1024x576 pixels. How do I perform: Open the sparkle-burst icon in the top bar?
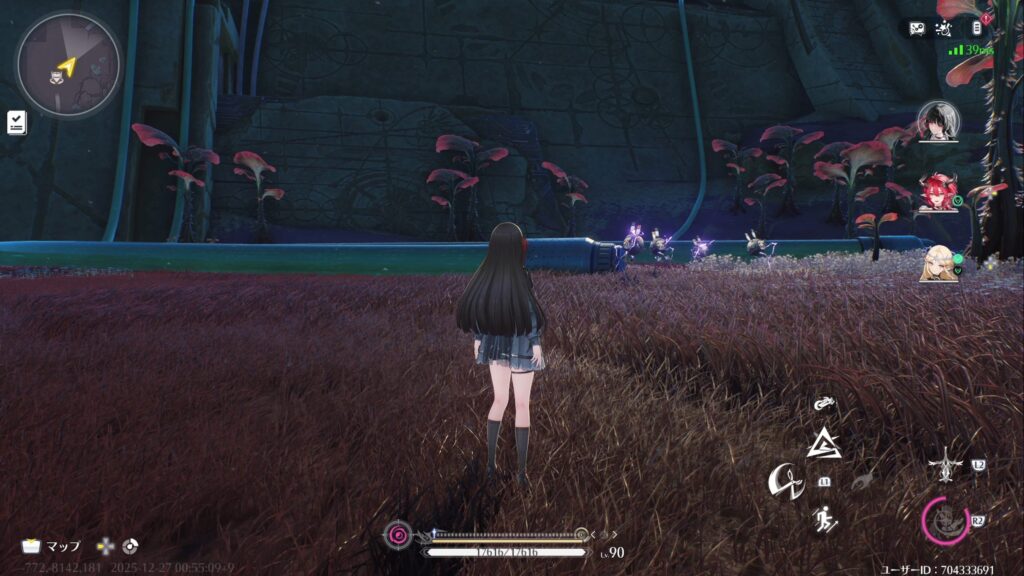(947, 29)
